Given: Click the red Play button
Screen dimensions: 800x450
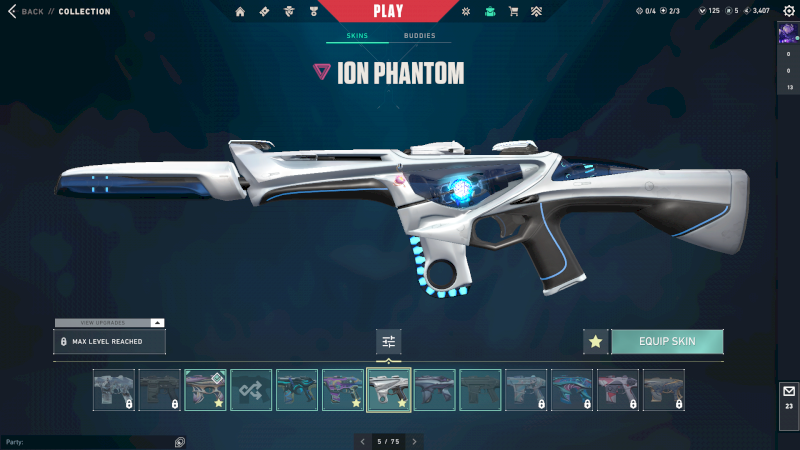Looking at the screenshot, I should [x=387, y=11].
